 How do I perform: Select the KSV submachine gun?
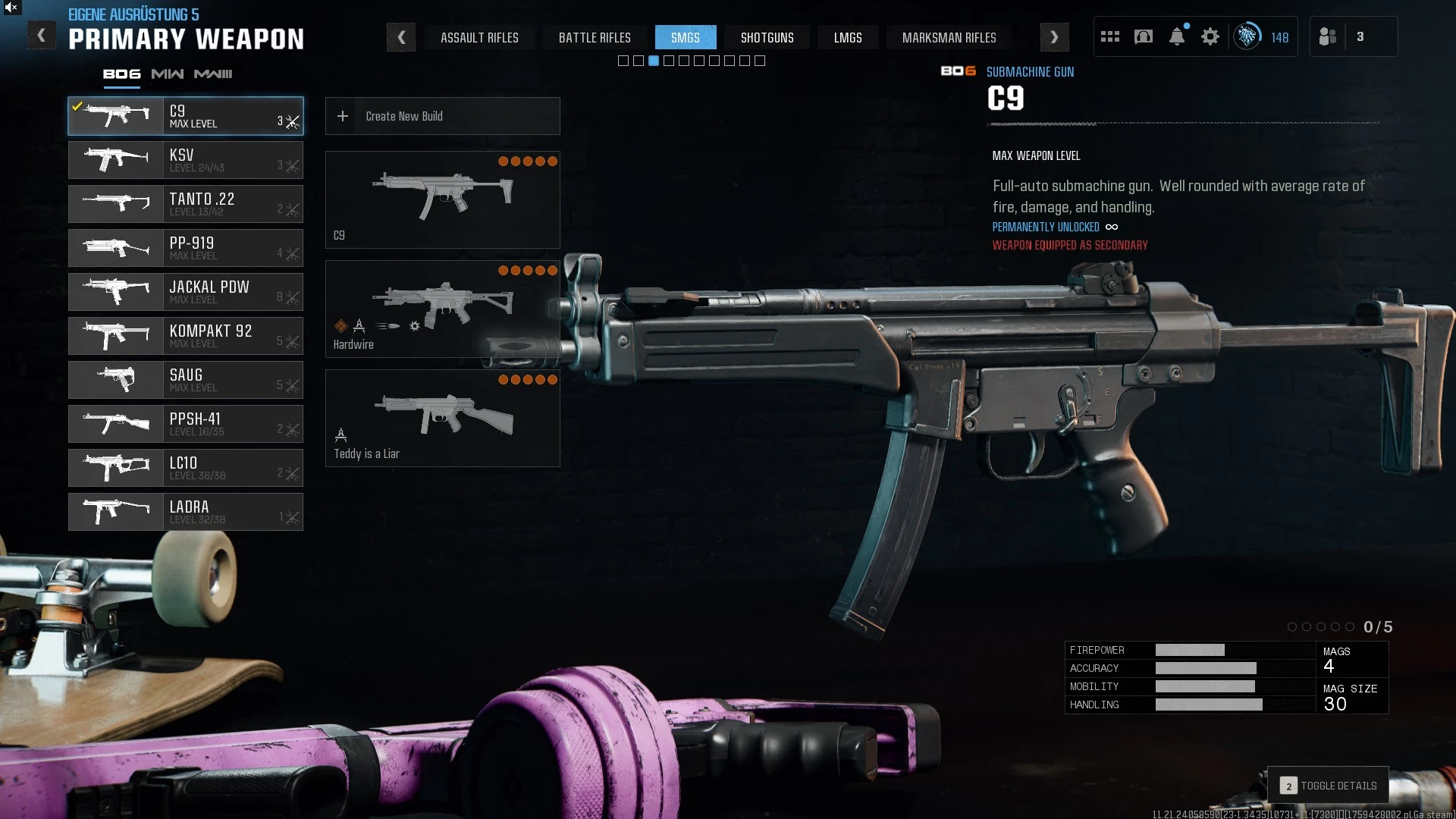pos(186,160)
